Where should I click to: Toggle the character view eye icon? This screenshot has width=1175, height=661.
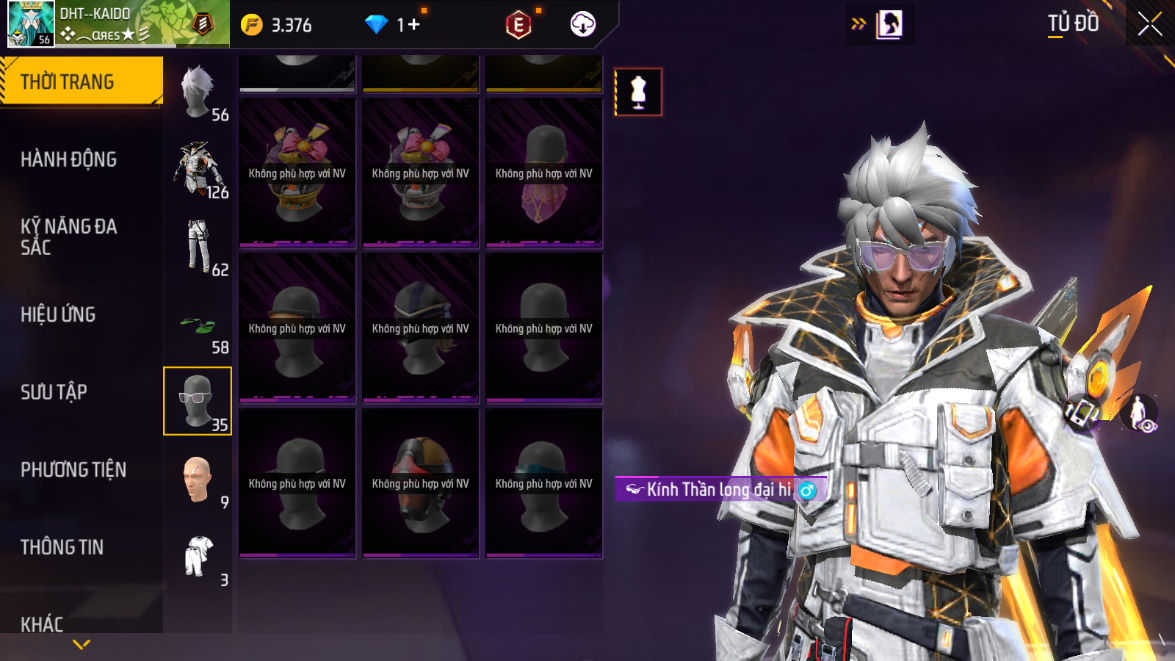1138,413
